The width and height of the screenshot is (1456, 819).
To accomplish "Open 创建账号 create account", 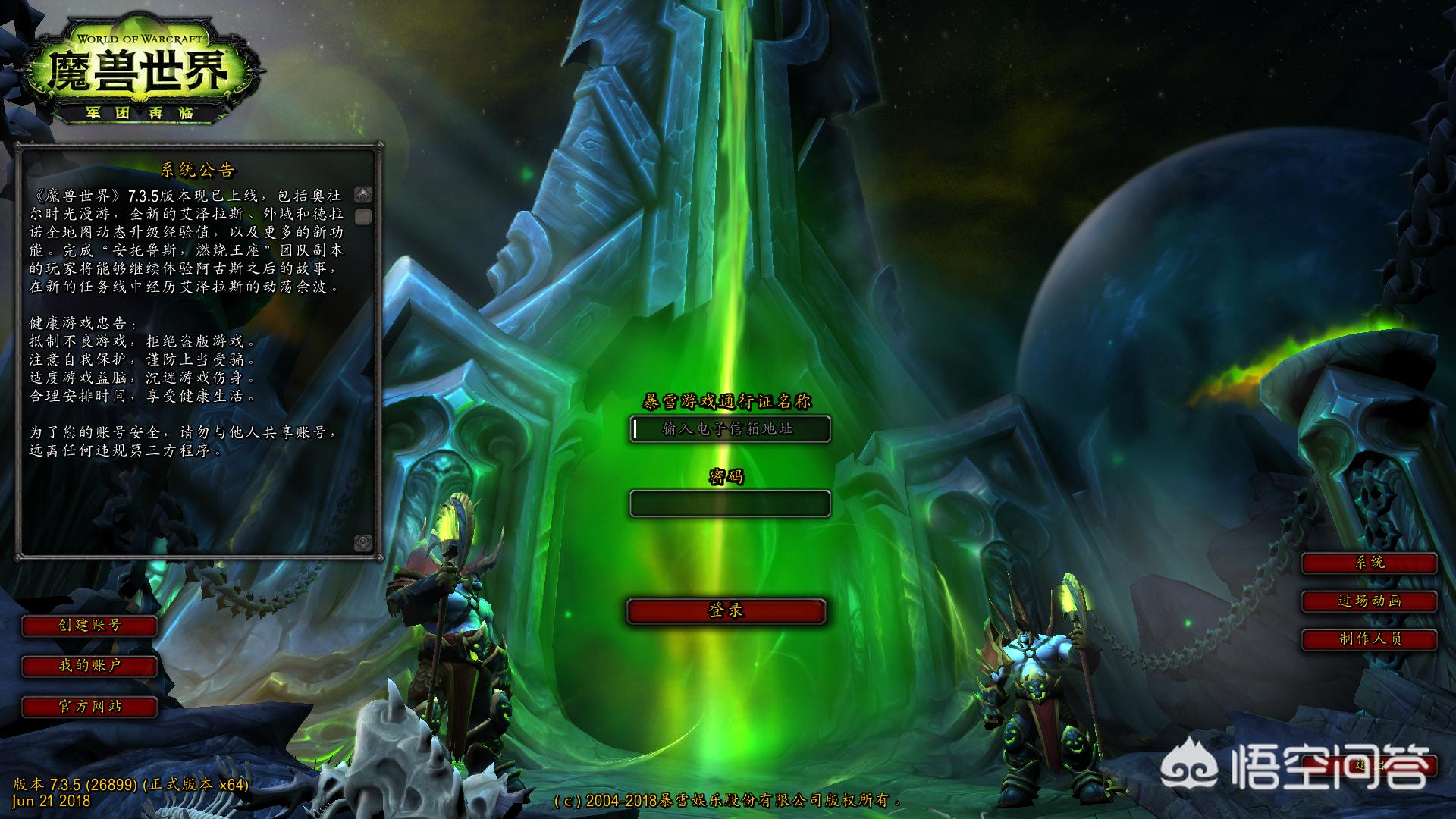I will coord(89,626).
